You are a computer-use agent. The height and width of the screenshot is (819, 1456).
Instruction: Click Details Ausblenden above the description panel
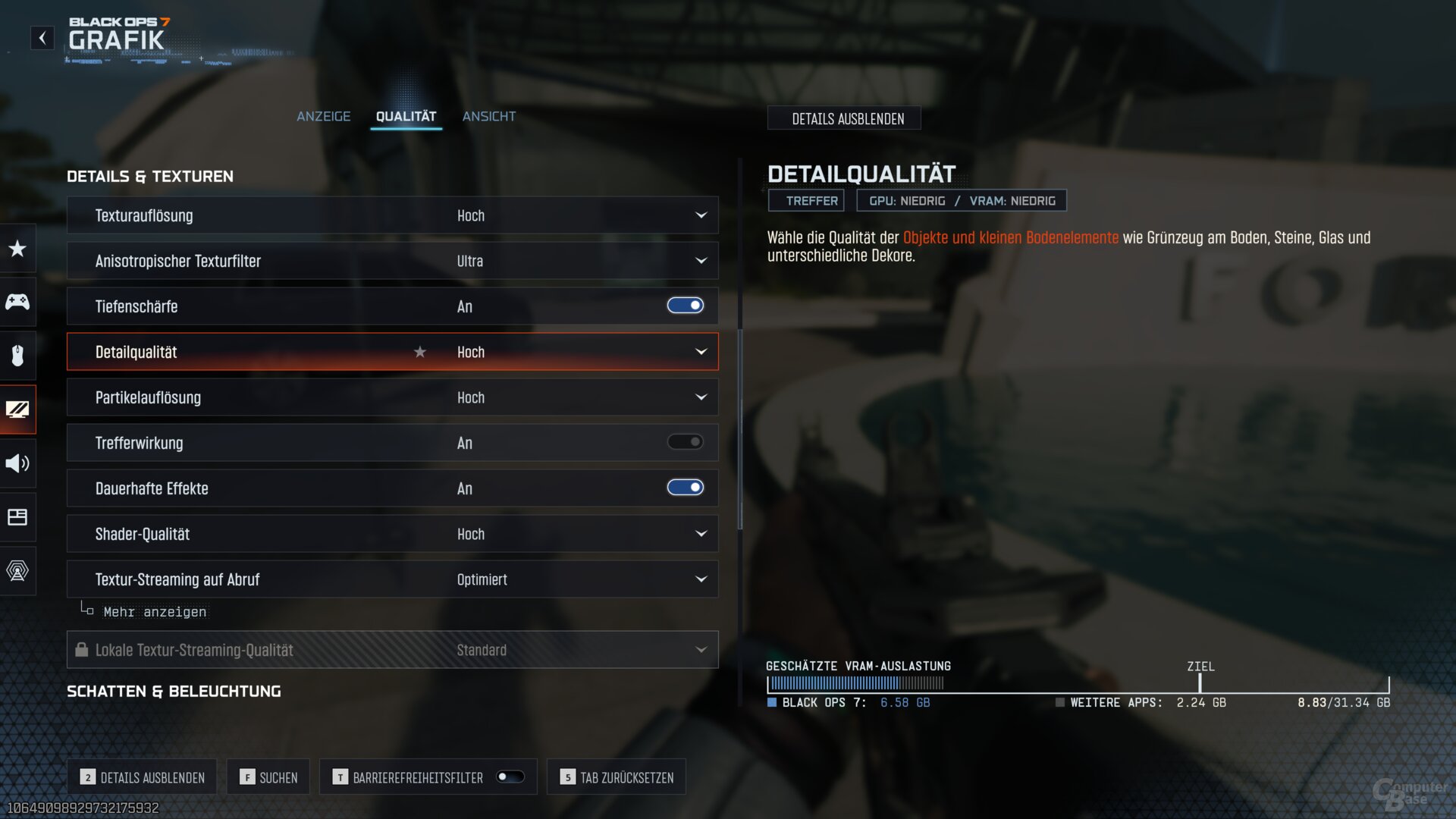point(847,119)
